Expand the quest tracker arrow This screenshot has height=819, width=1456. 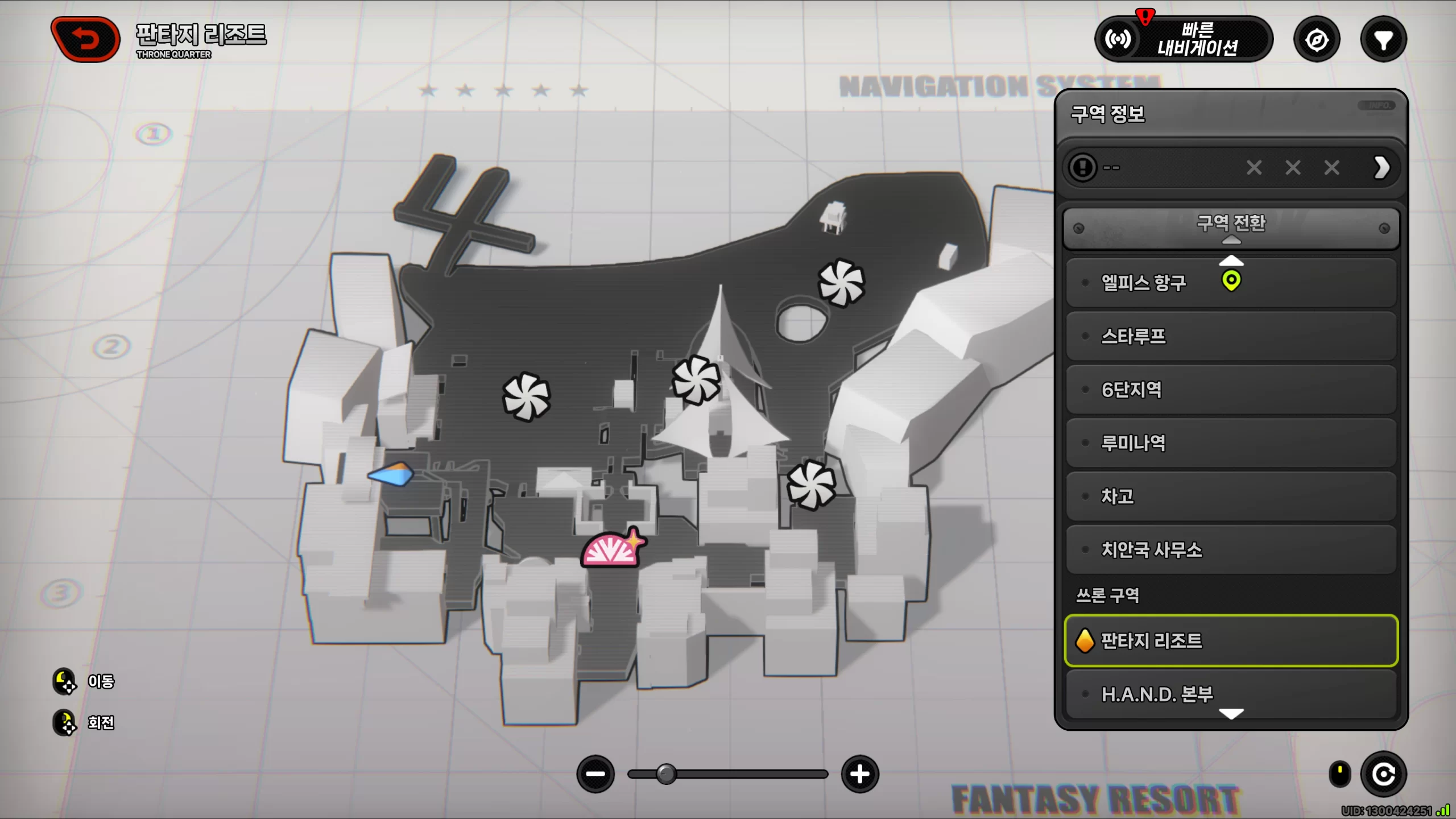(1381, 168)
